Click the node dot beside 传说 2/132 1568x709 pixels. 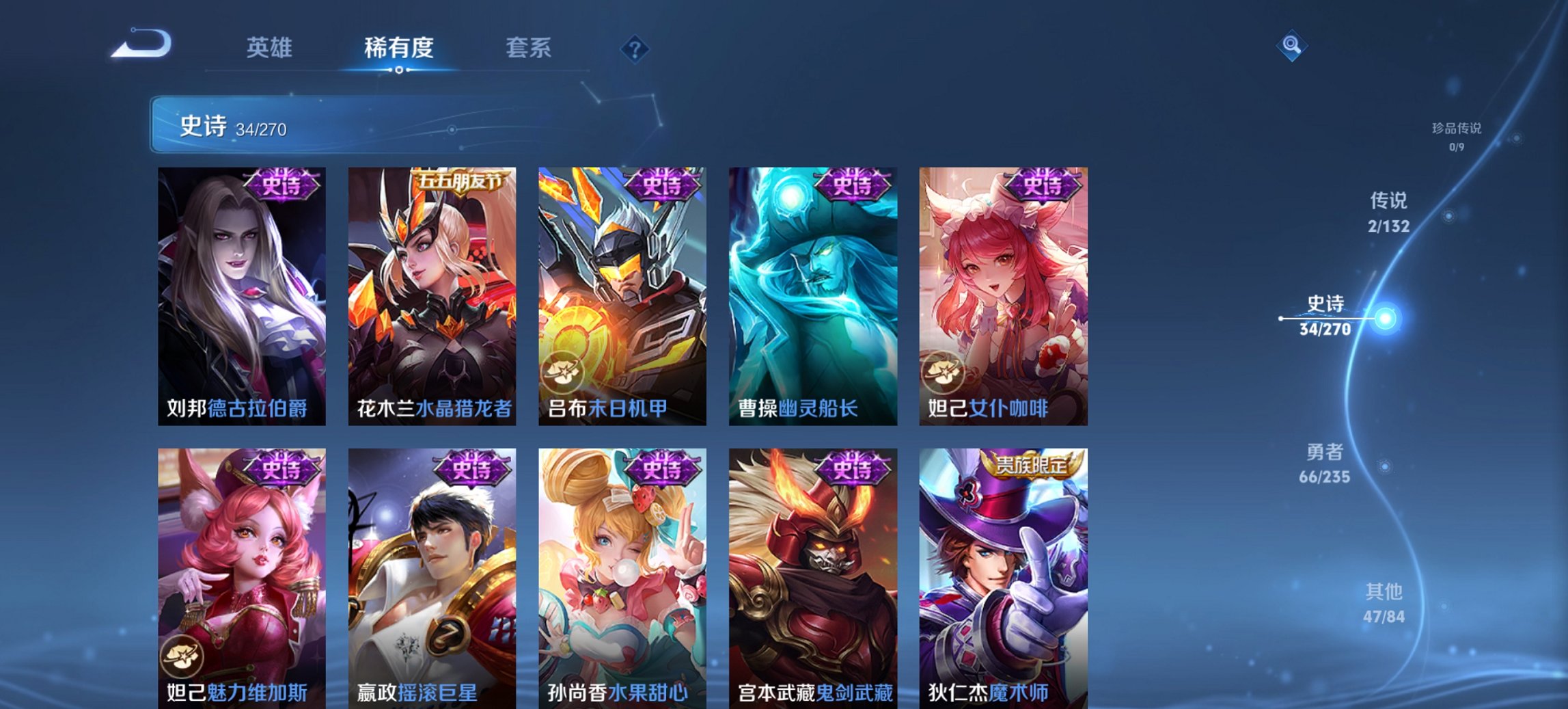[1450, 216]
